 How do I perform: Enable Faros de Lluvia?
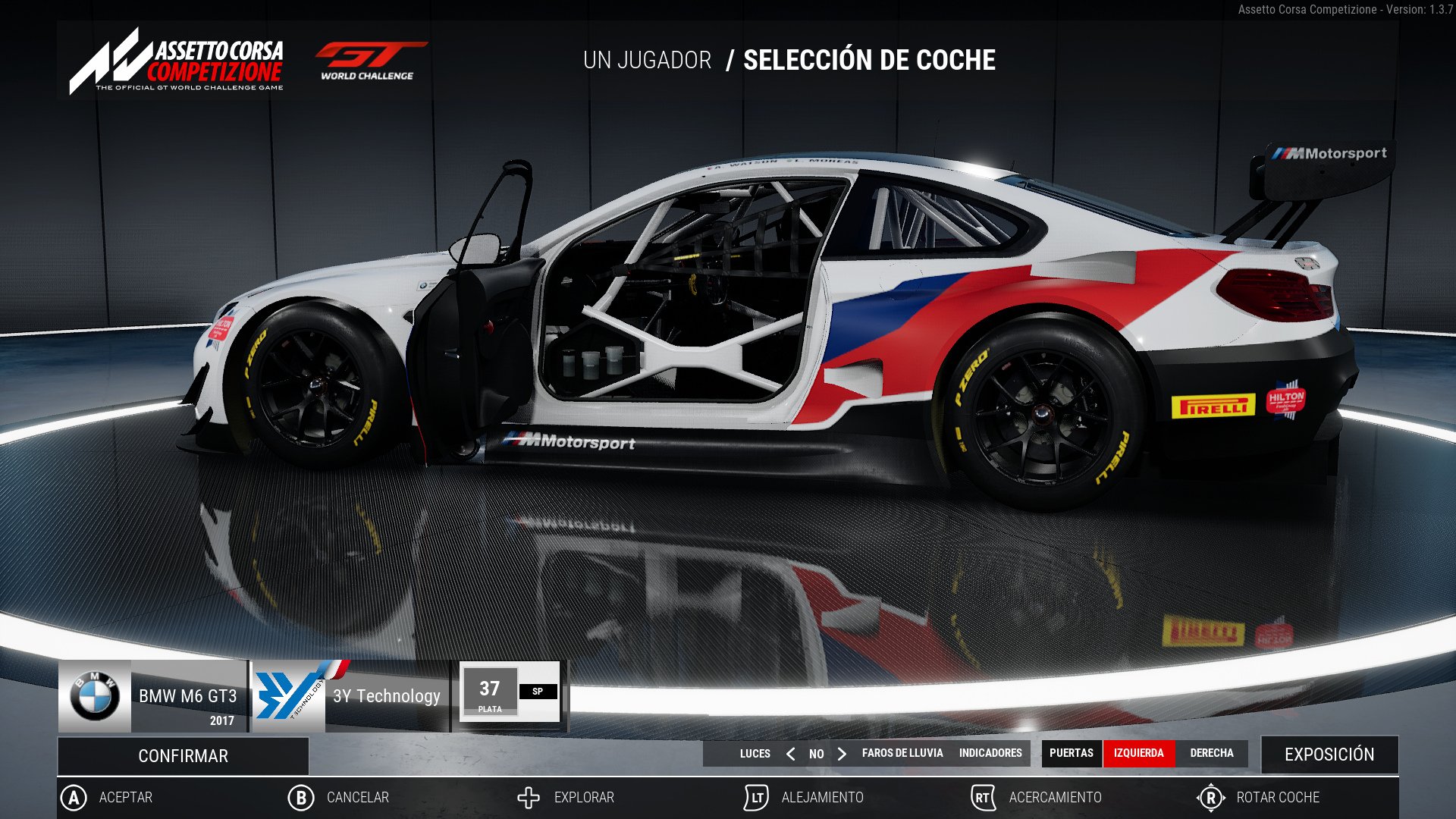point(902,754)
